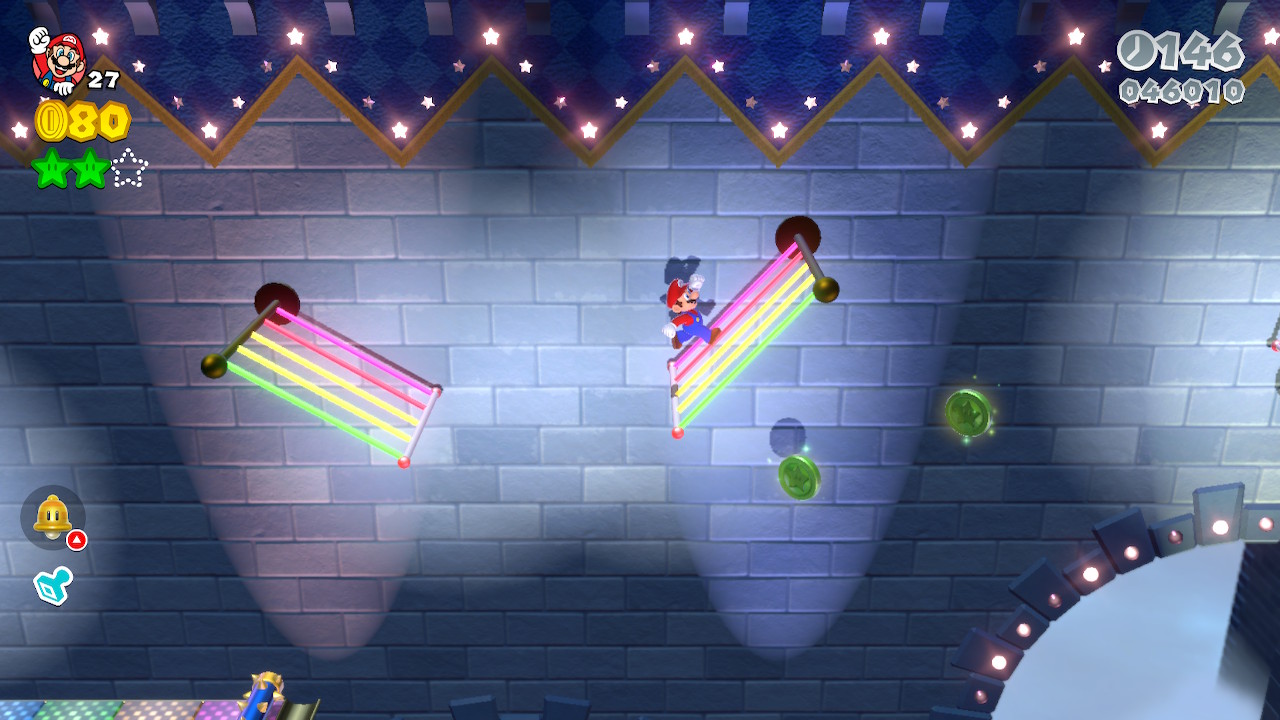Select the Mario character lives icon
The image size is (1280, 720).
coord(58,58)
